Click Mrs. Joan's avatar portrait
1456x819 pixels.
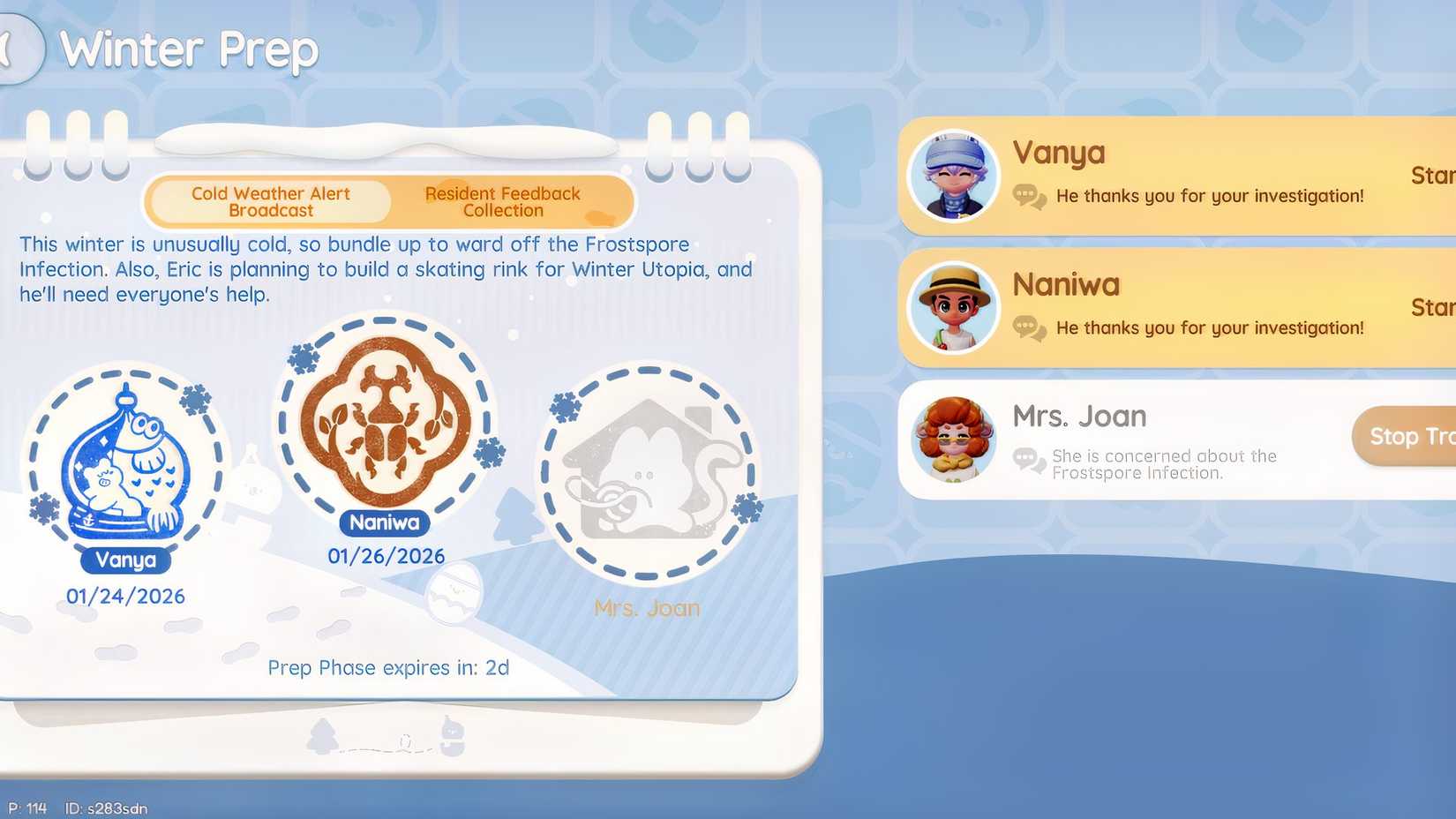954,439
